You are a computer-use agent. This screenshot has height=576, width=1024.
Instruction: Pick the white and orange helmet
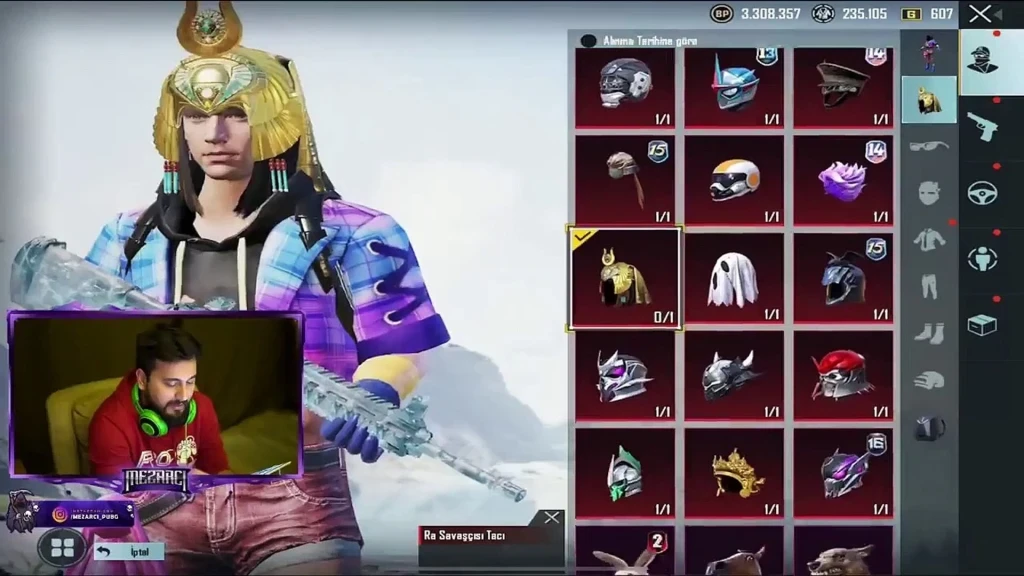(733, 181)
